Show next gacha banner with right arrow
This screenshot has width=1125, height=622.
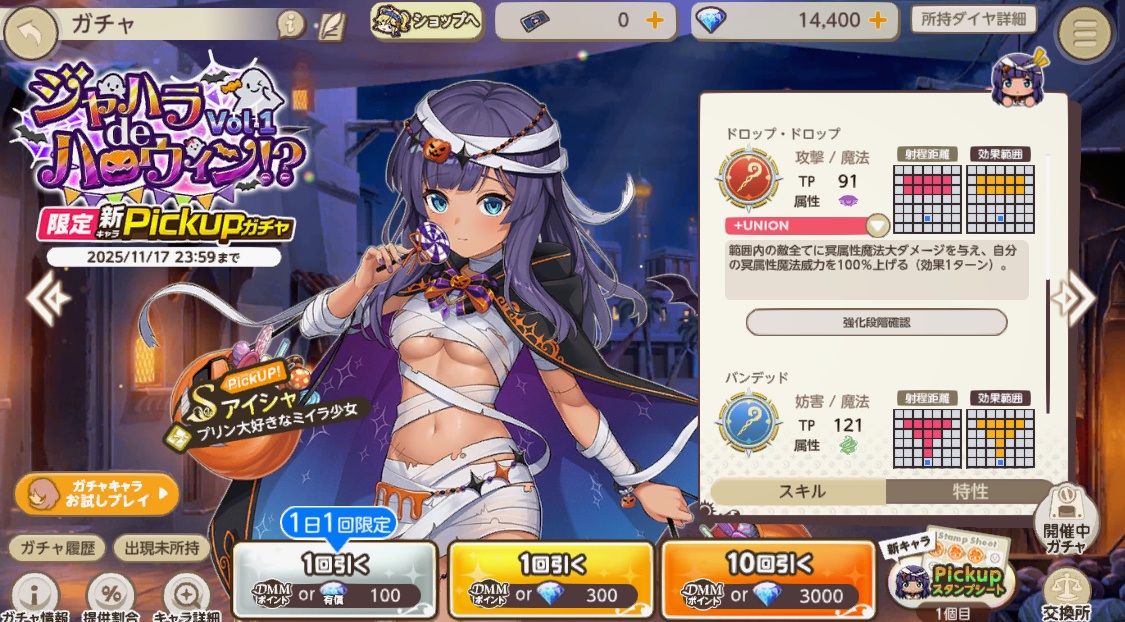click(1078, 298)
